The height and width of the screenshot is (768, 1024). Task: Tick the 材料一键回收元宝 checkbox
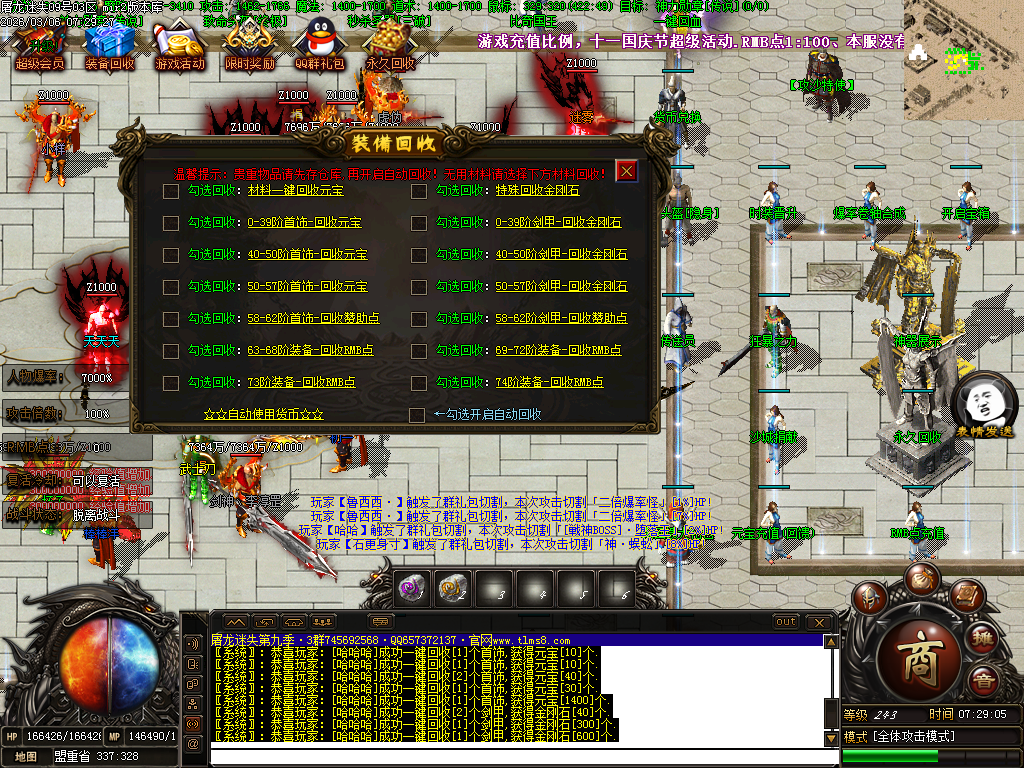171,191
